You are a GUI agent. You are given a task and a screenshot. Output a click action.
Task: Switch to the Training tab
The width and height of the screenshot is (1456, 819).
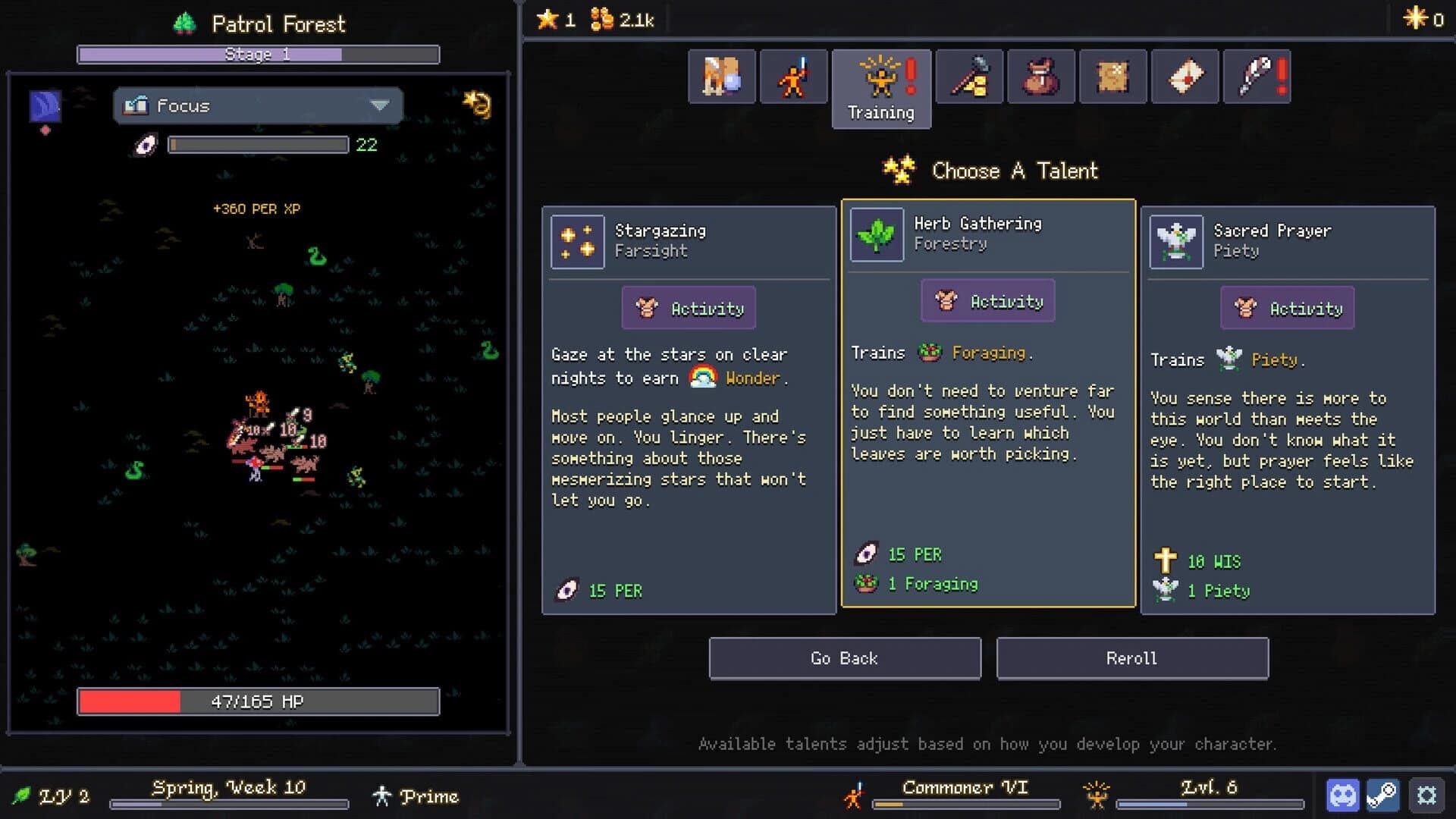(x=881, y=89)
